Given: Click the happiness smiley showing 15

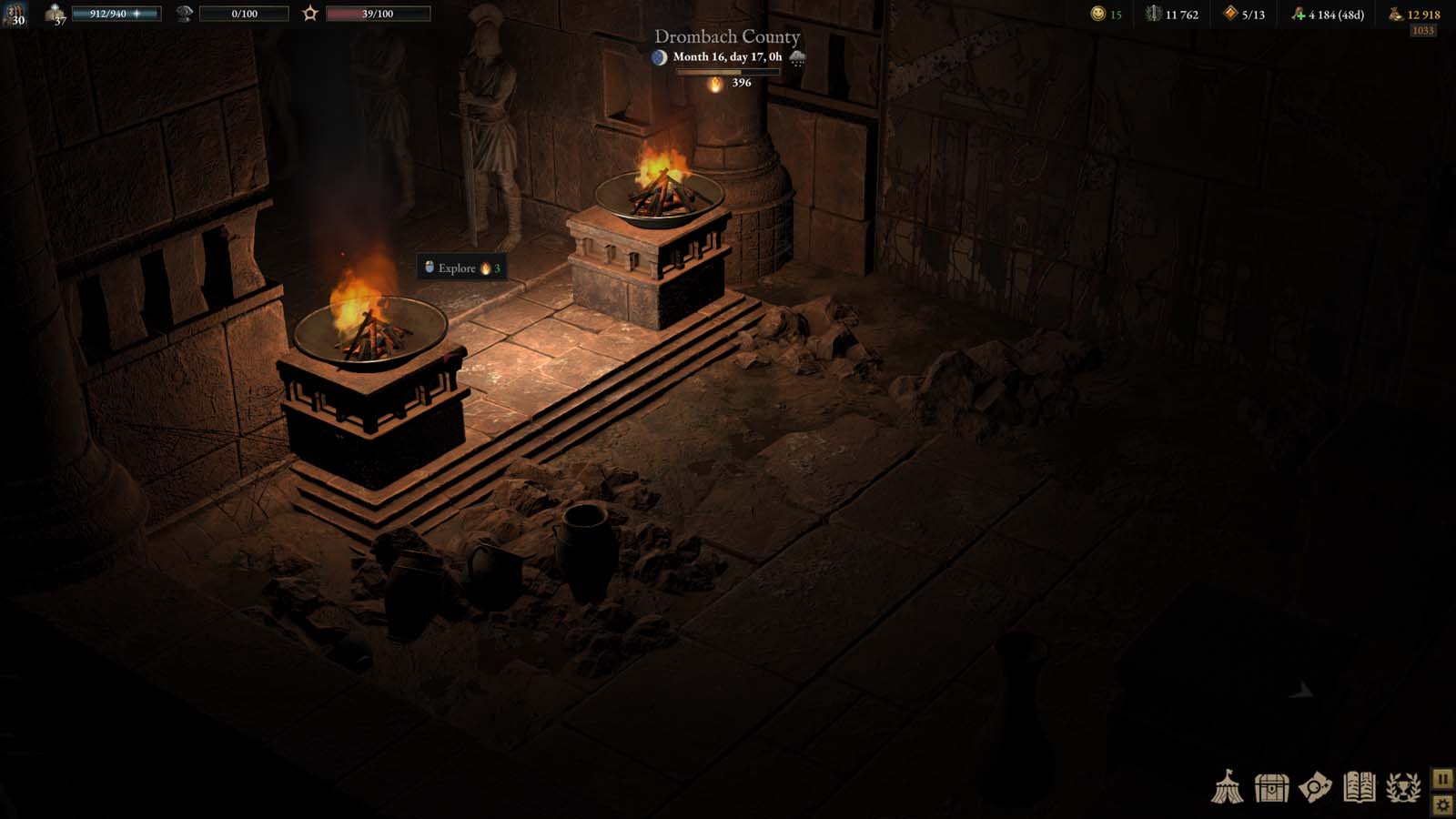Looking at the screenshot, I should click(x=1097, y=14).
